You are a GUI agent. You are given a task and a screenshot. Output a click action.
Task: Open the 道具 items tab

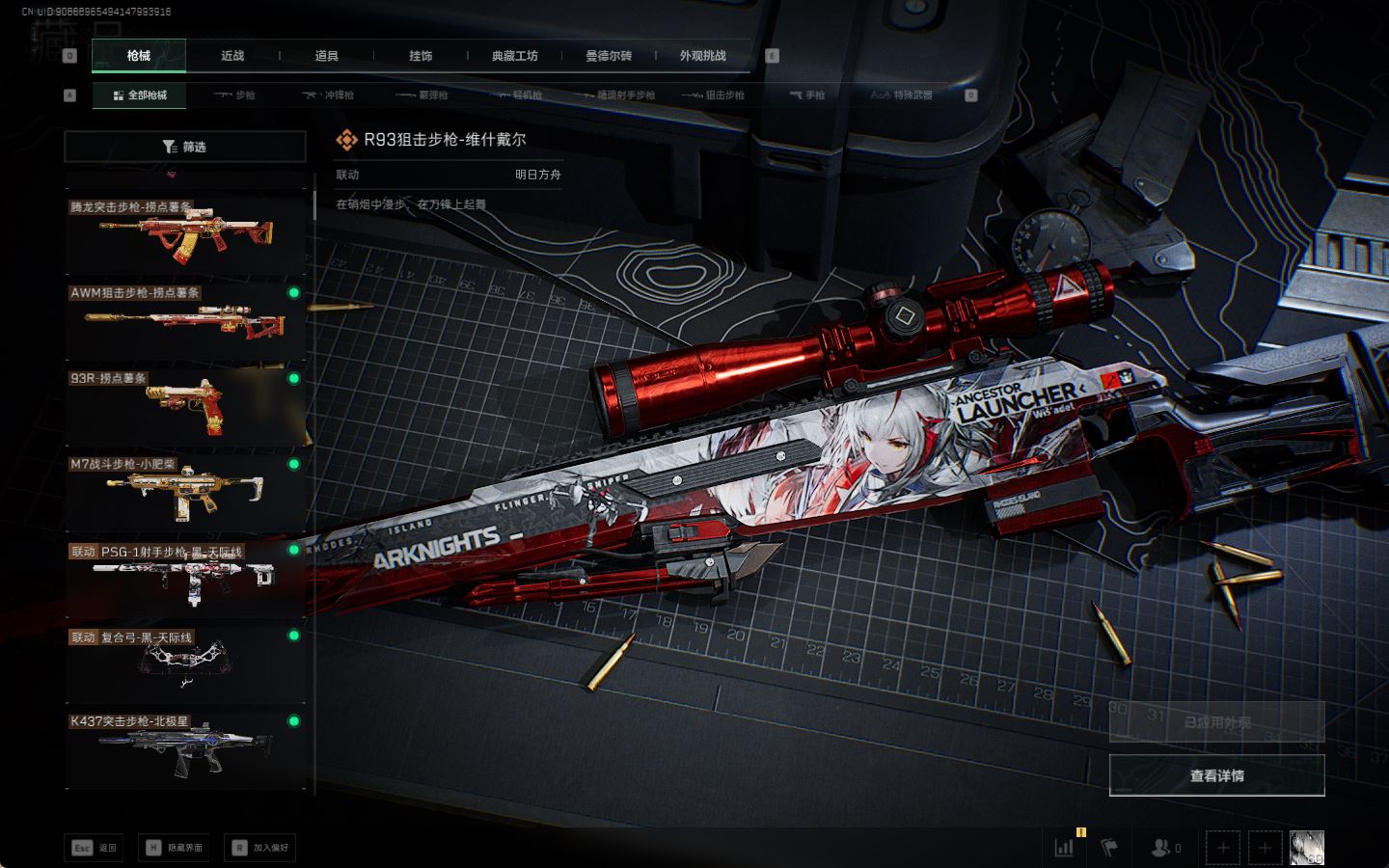(326, 56)
